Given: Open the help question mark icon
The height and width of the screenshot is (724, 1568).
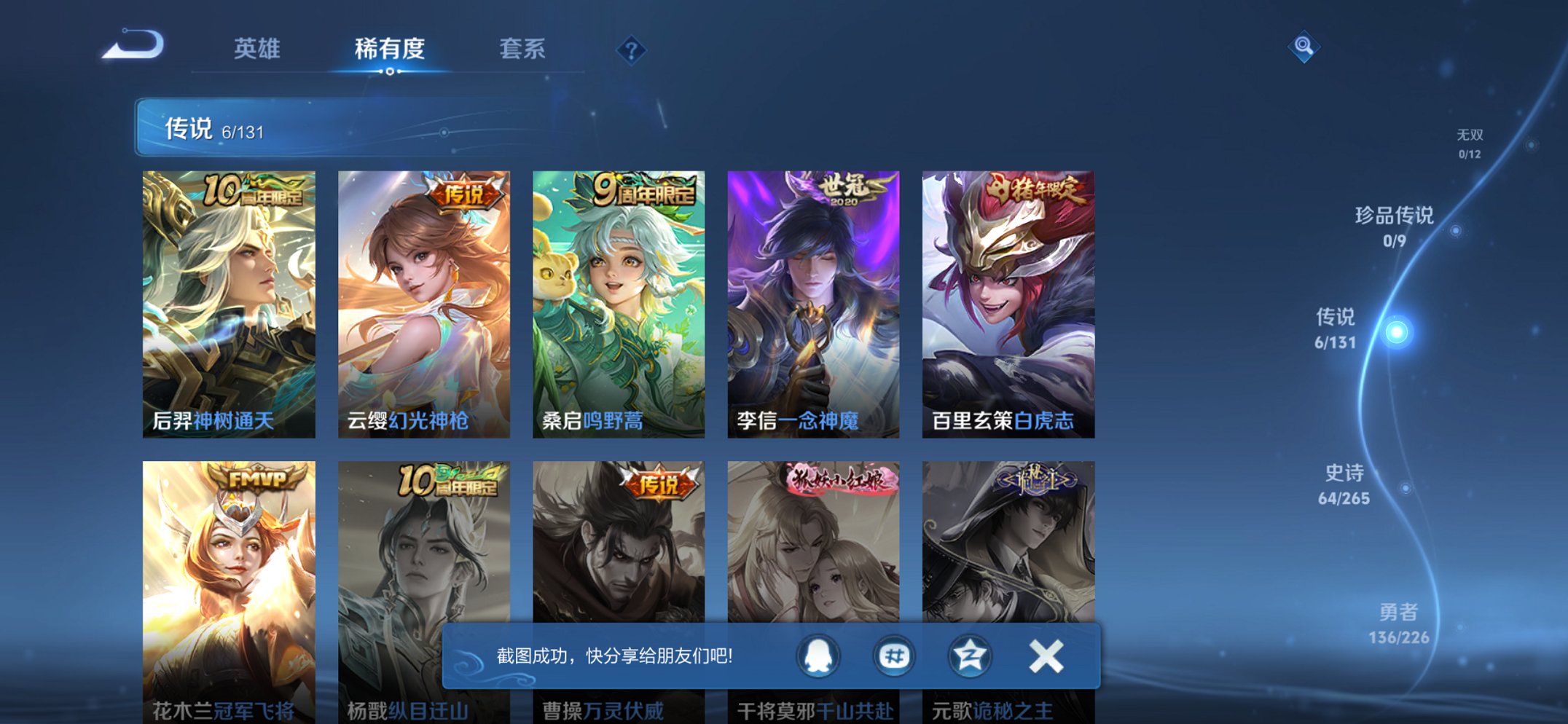Looking at the screenshot, I should click(x=631, y=51).
